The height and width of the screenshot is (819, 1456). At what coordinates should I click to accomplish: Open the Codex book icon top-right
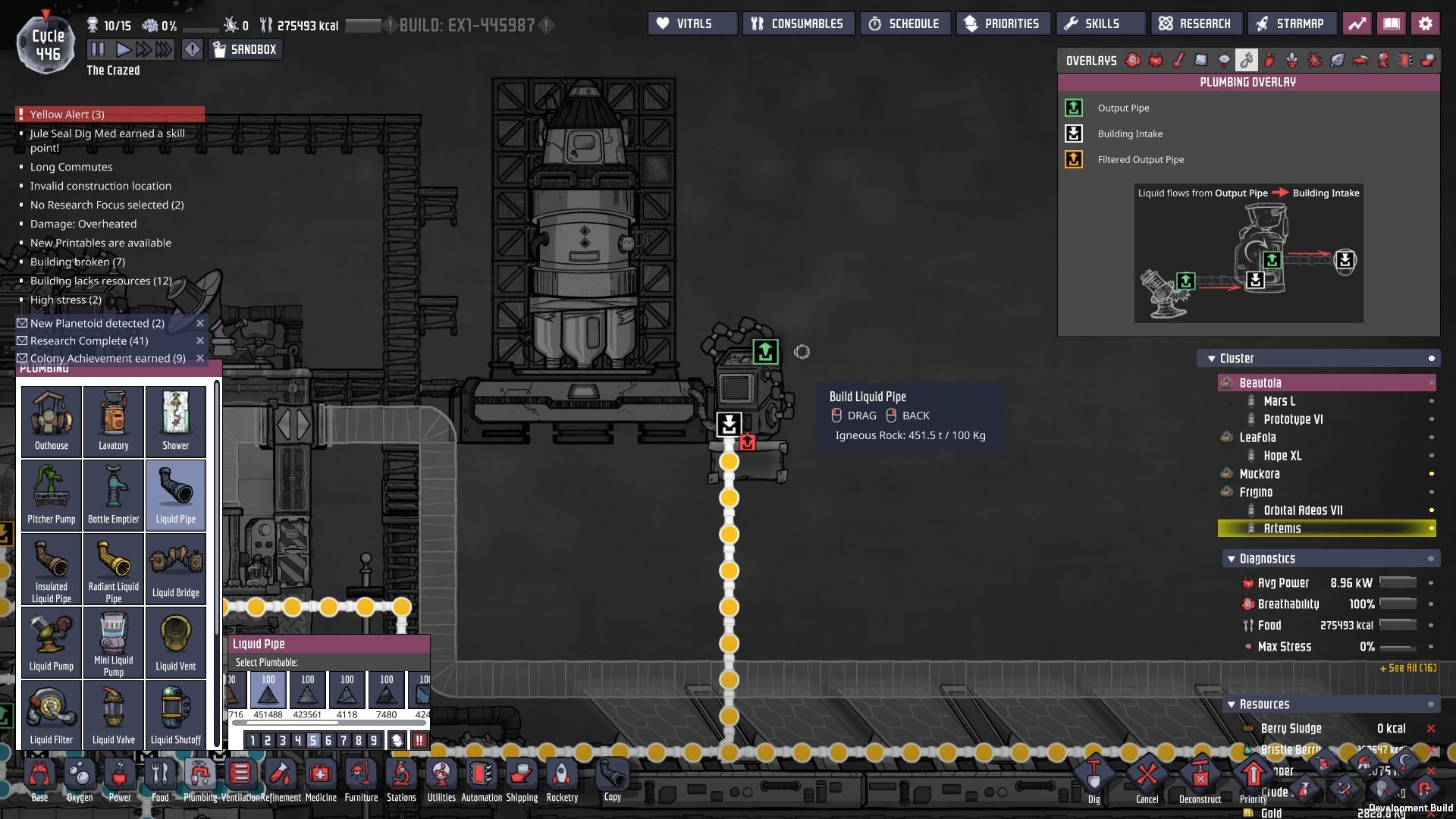coord(1392,24)
